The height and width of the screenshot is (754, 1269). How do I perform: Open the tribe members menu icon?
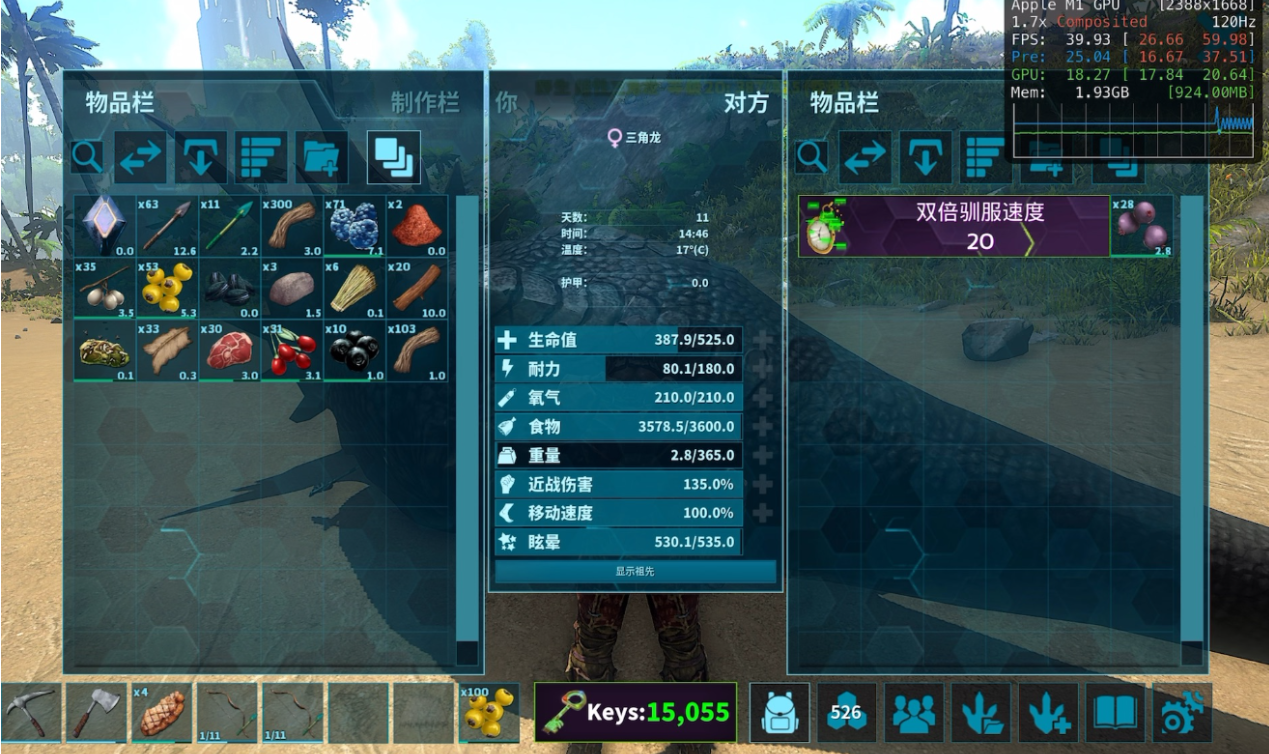click(913, 713)
